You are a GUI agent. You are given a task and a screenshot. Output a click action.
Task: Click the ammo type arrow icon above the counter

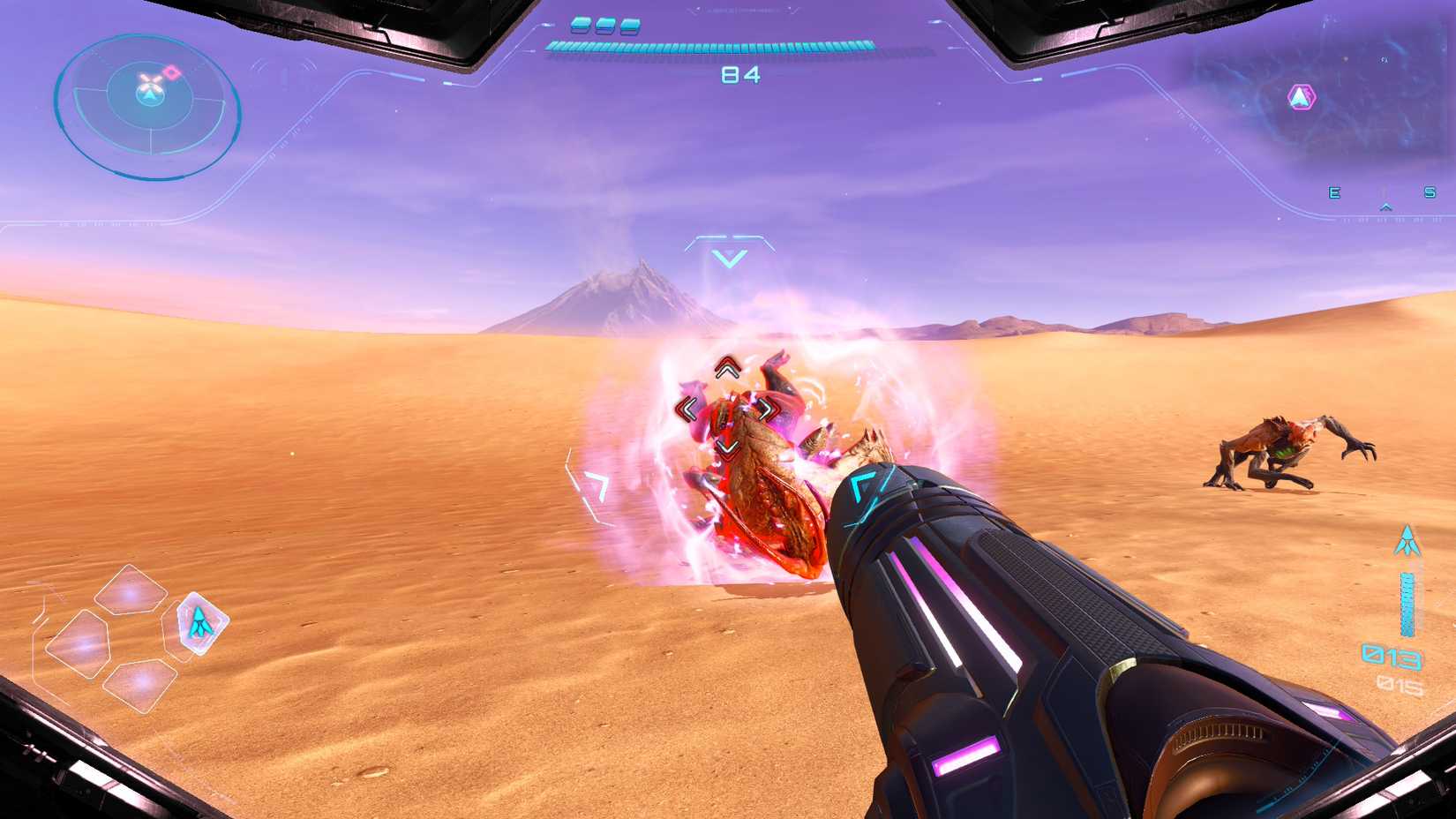pos(1407,540)
